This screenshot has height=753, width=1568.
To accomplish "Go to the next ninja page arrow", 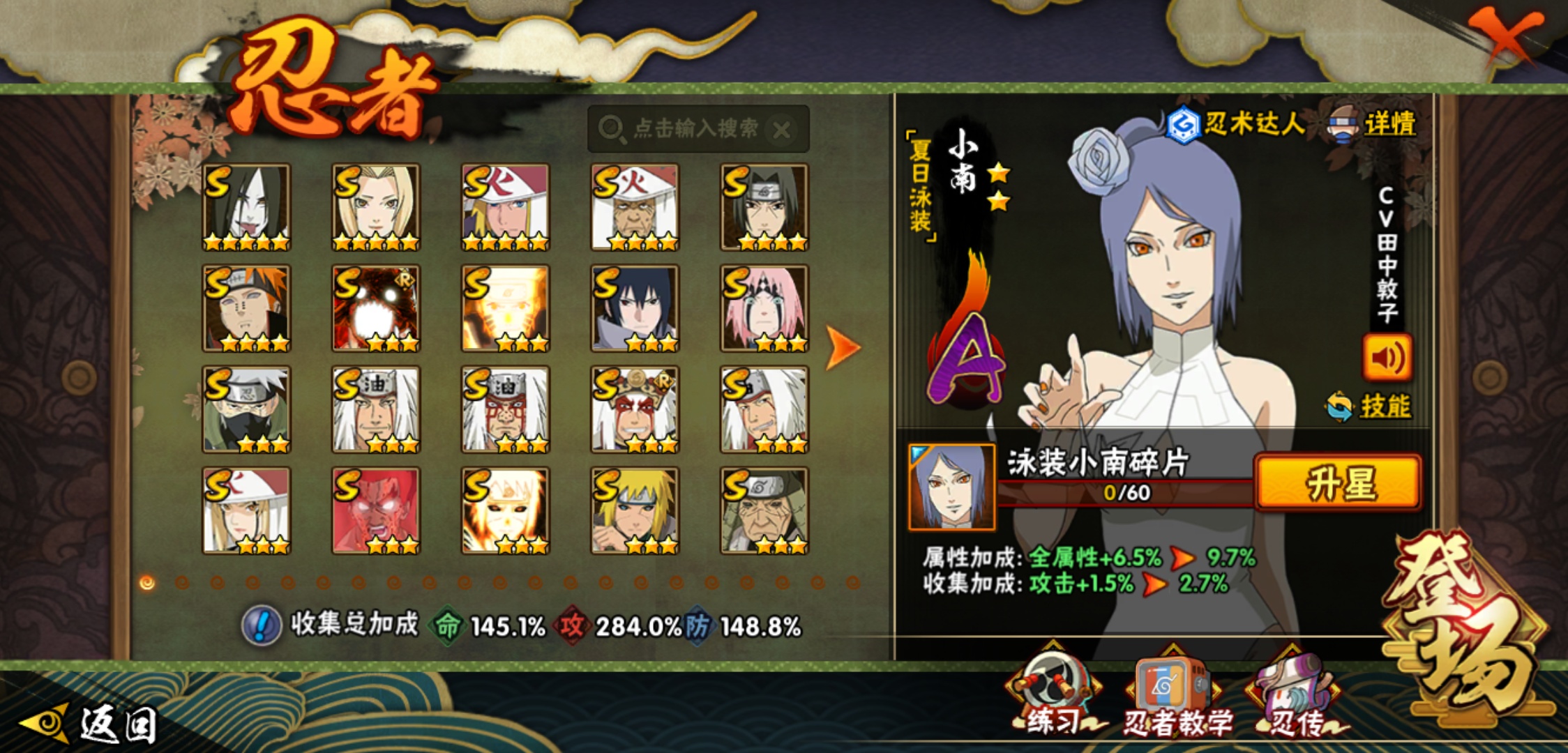I will pos(843,347).
